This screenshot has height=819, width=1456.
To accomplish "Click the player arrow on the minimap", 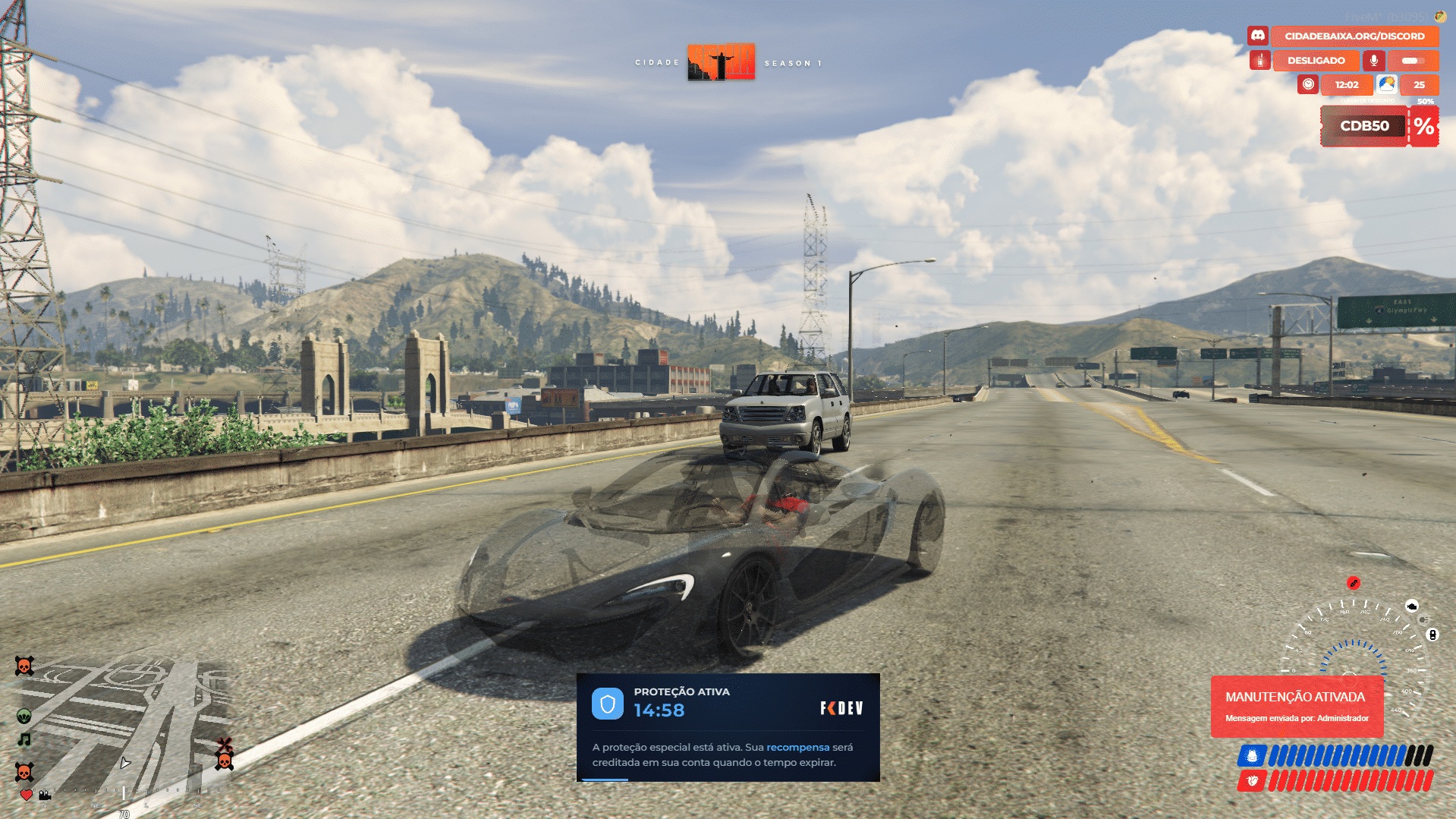I will click(125, 763).
